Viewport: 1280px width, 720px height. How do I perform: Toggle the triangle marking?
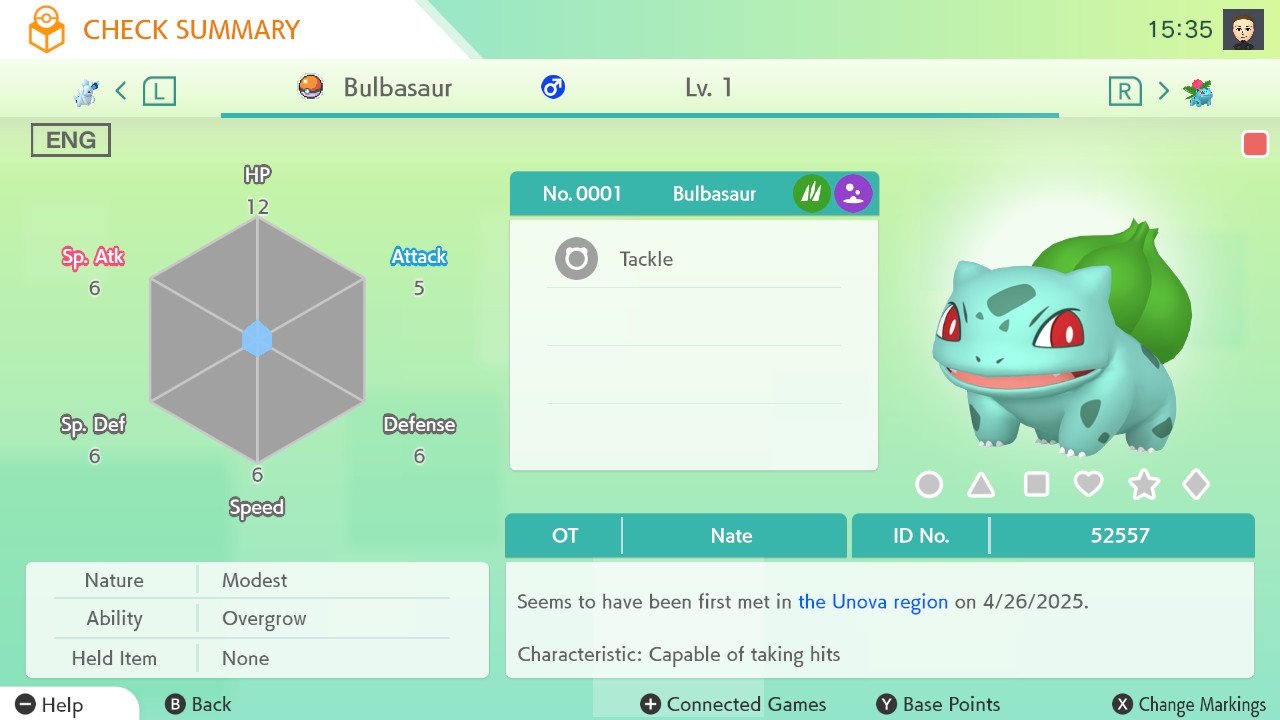(981, 485)
